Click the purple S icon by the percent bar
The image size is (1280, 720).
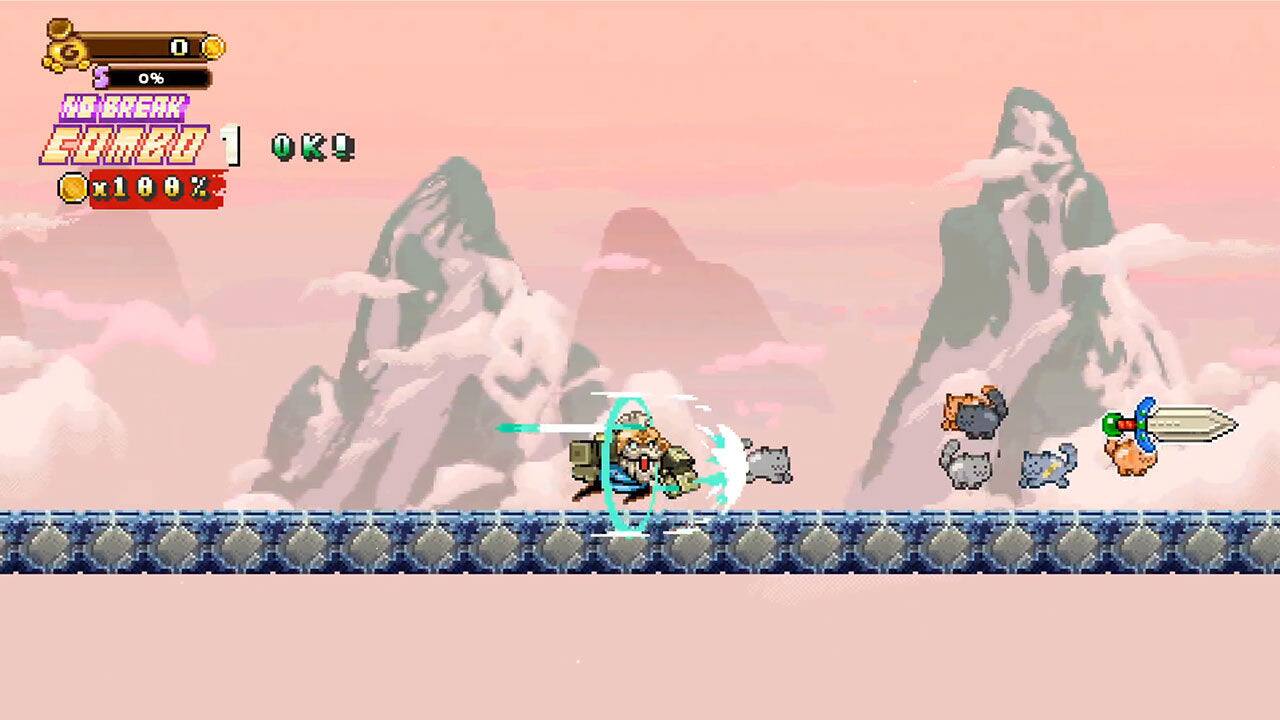[99, 76]
